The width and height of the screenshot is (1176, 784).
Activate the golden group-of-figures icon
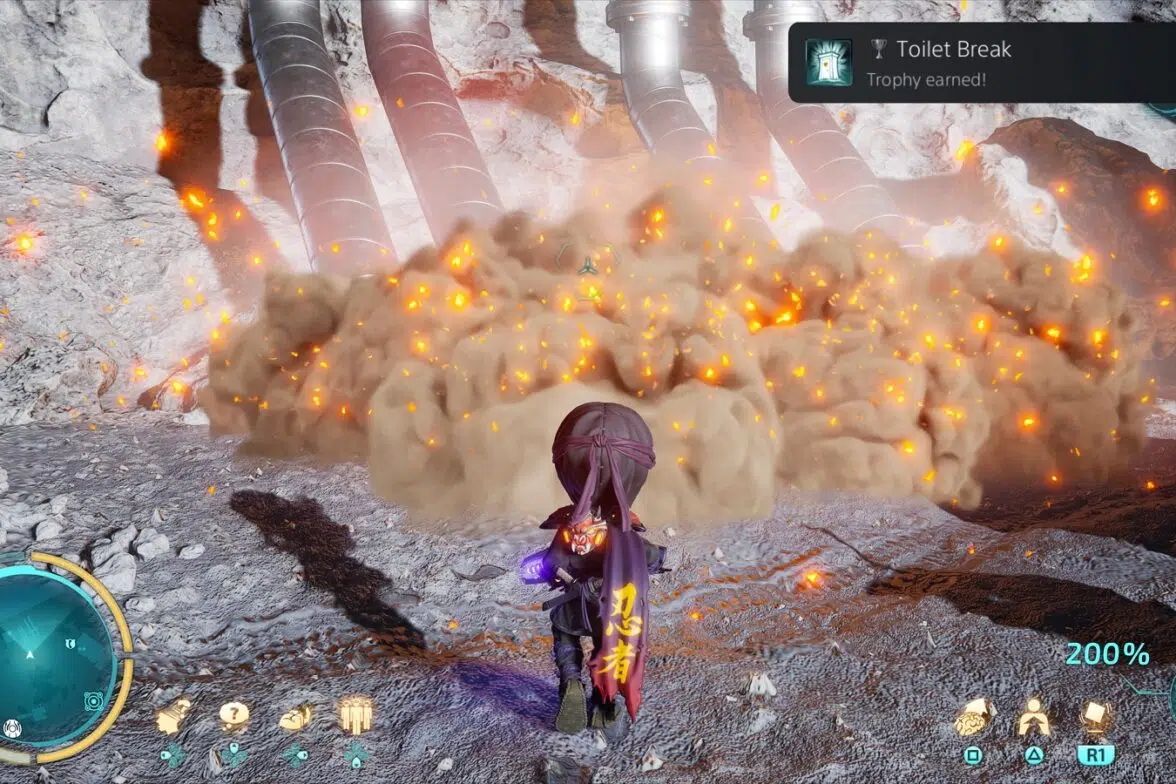click(356, 715)
